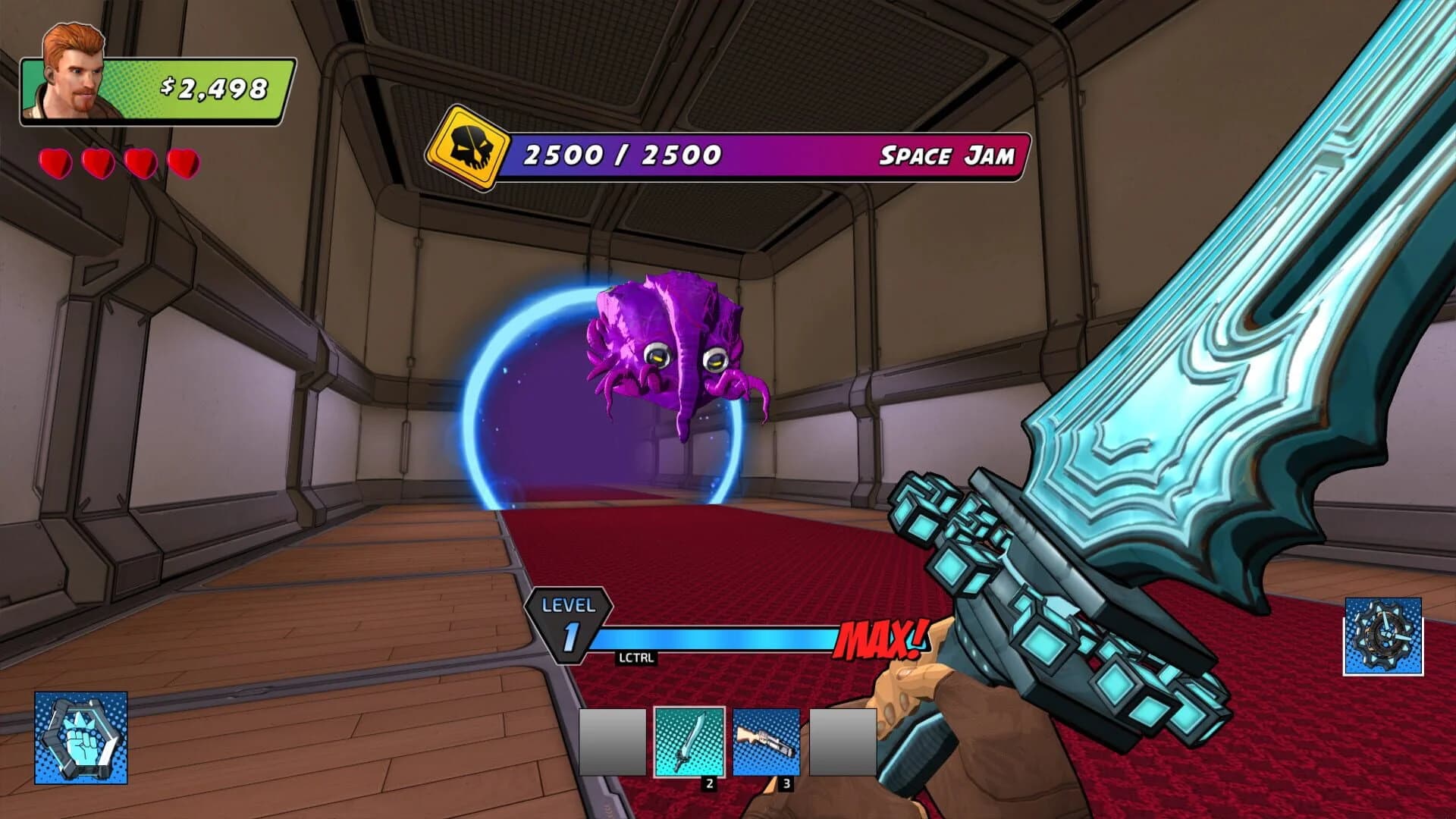
Task: Click the red MAX burst graphic
Action: pos(883,639)
